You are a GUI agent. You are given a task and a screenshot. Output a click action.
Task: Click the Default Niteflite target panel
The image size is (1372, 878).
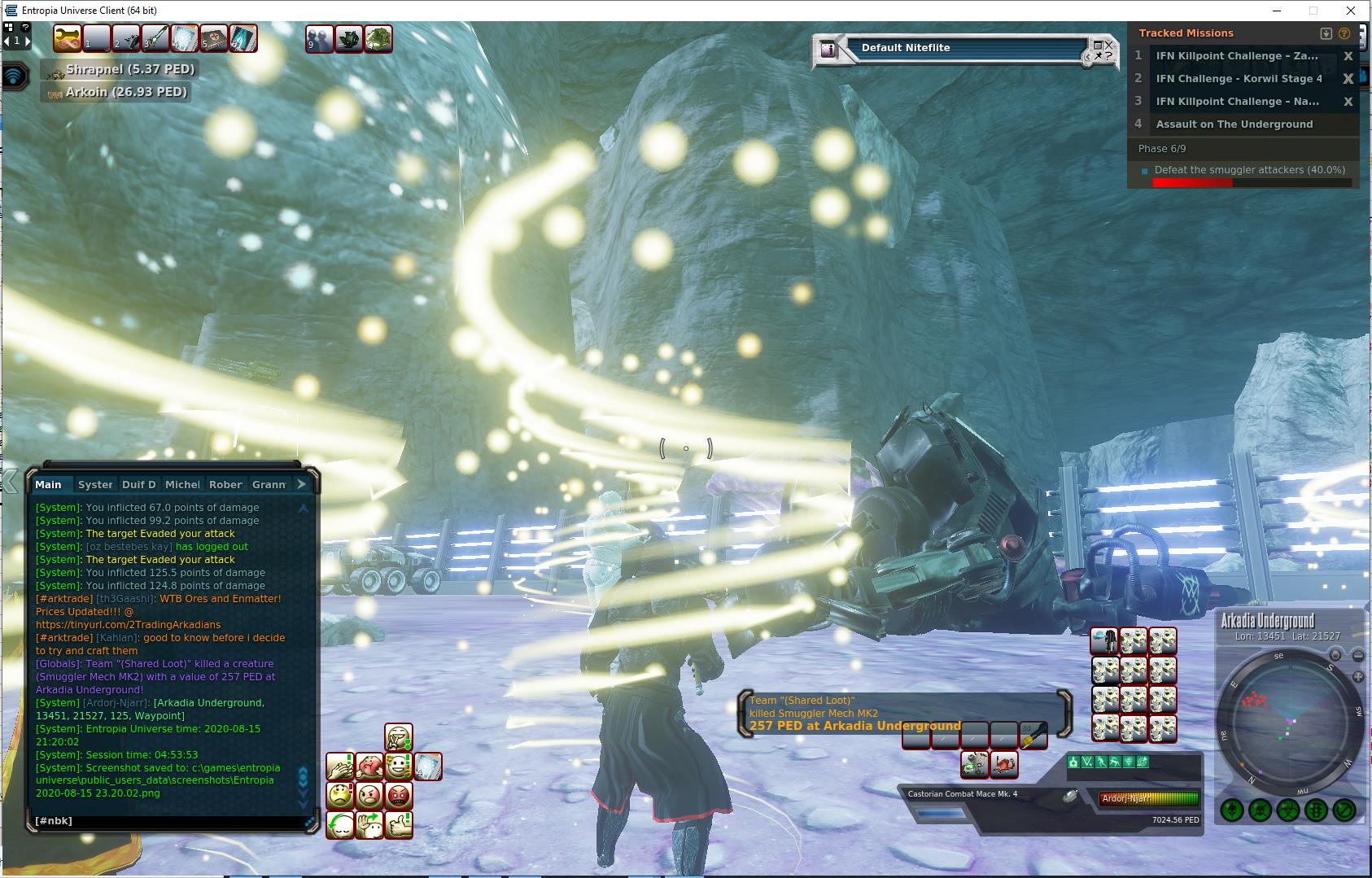point(964,49)
